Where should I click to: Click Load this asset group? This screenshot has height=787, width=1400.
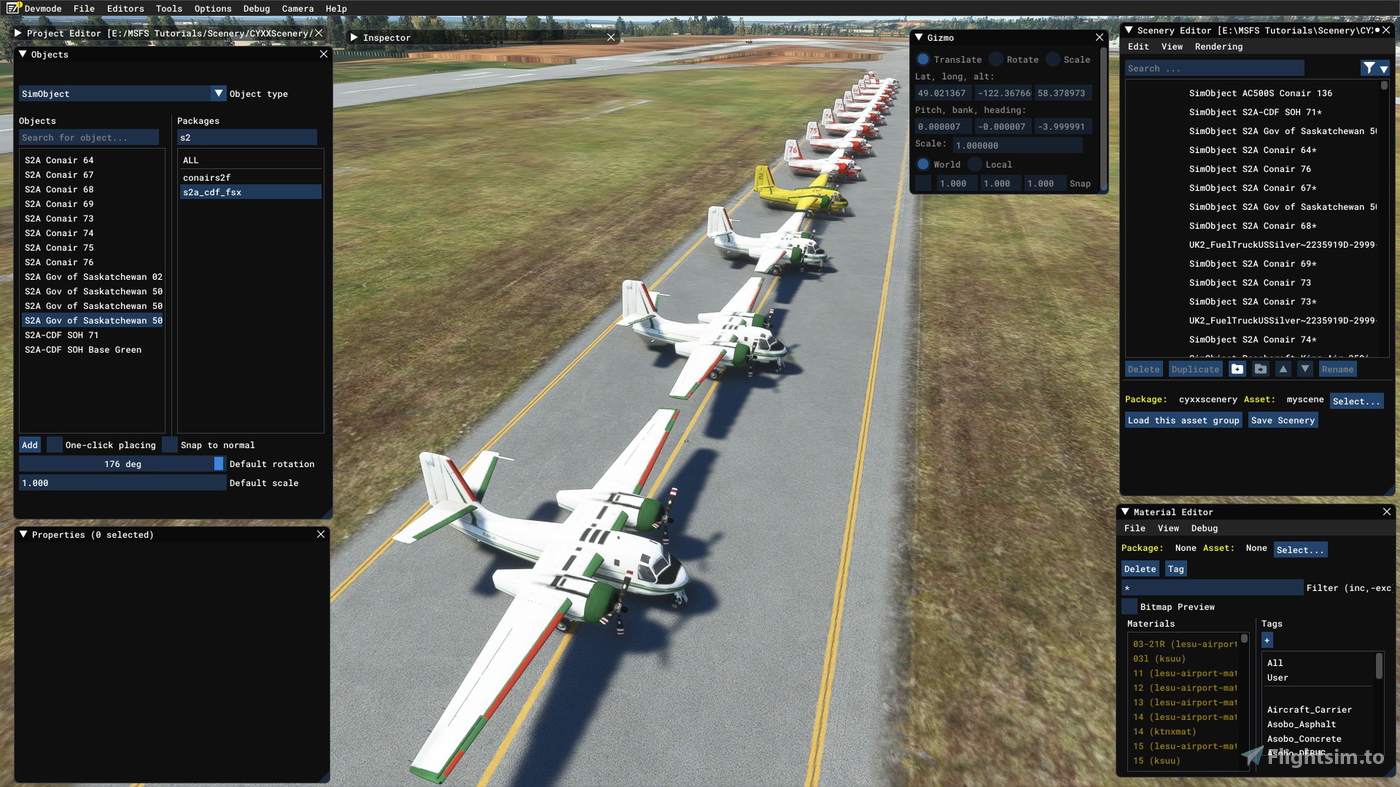point(1183,420)
